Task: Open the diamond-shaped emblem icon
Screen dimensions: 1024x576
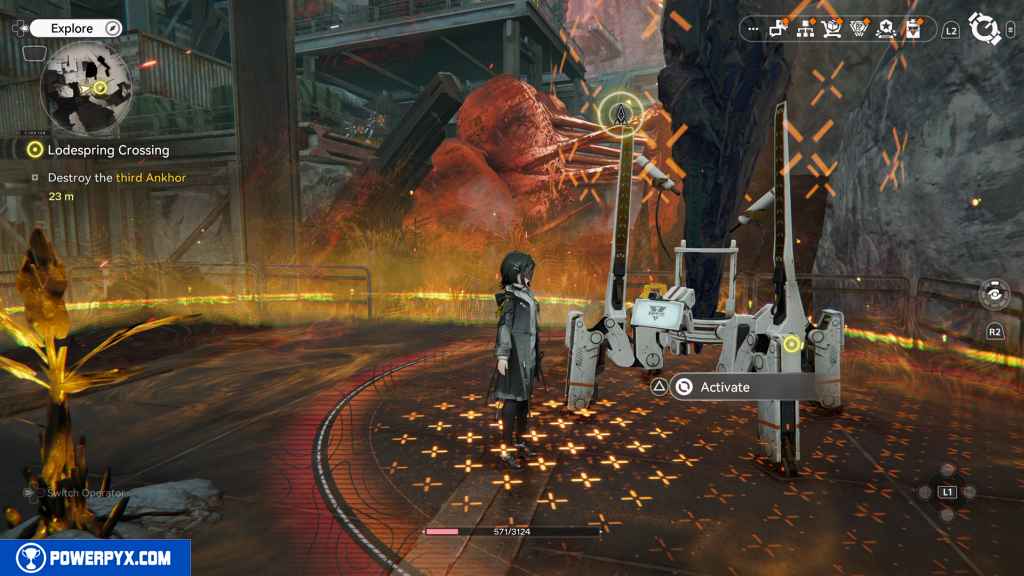Action: tap(858, 29)
